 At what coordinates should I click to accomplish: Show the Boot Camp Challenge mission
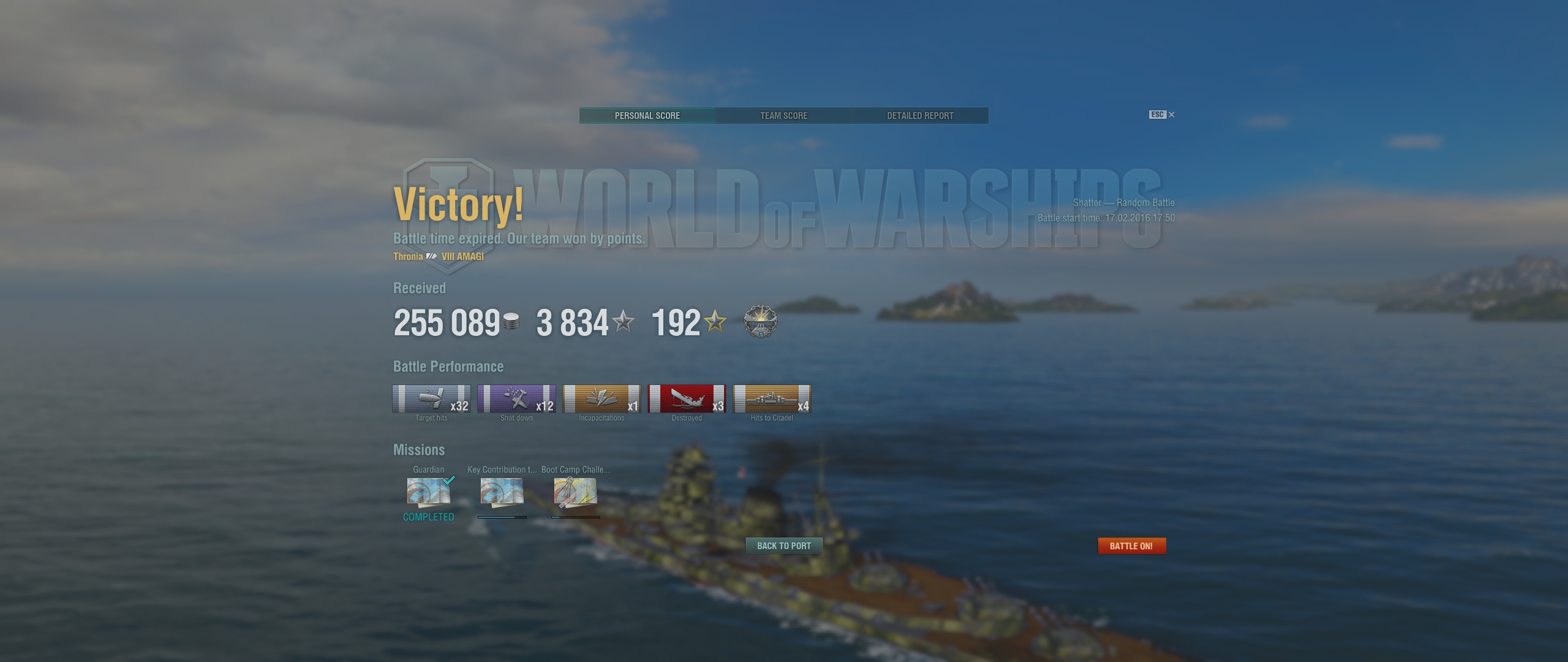click(575, 492)
